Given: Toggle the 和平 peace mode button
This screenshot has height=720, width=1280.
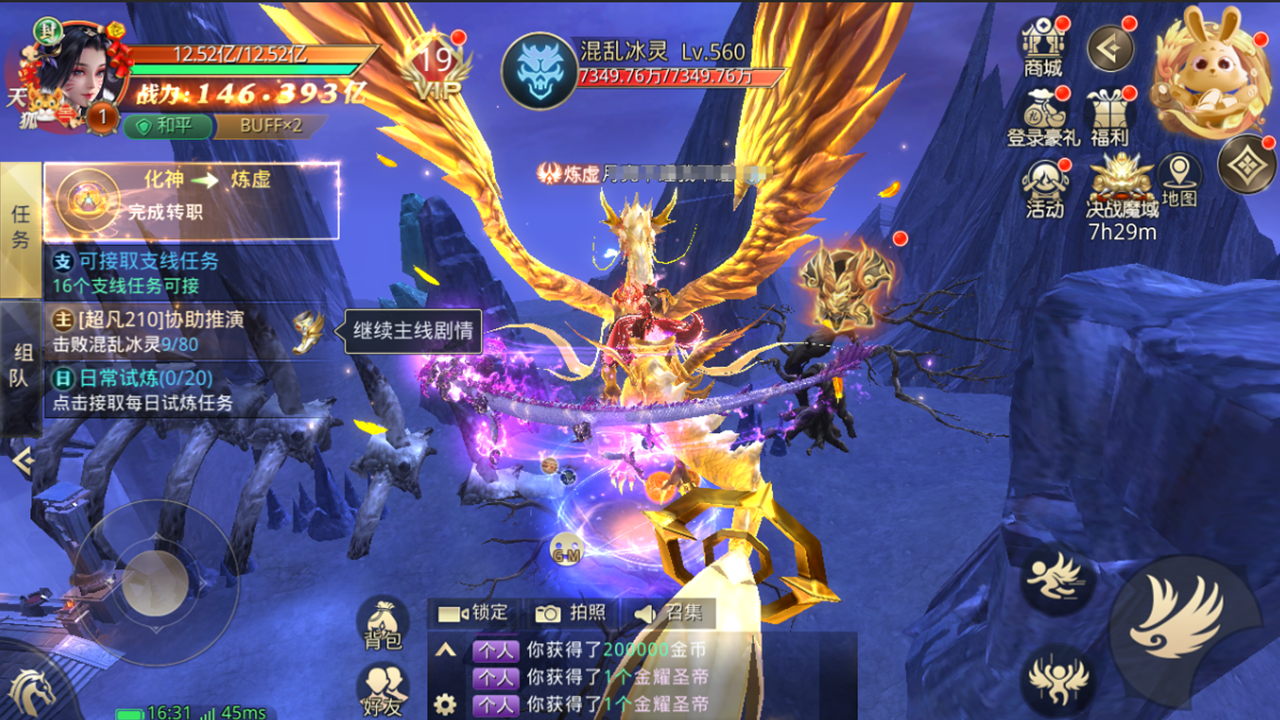Looking at the screenshot, I should coord(169,126).
